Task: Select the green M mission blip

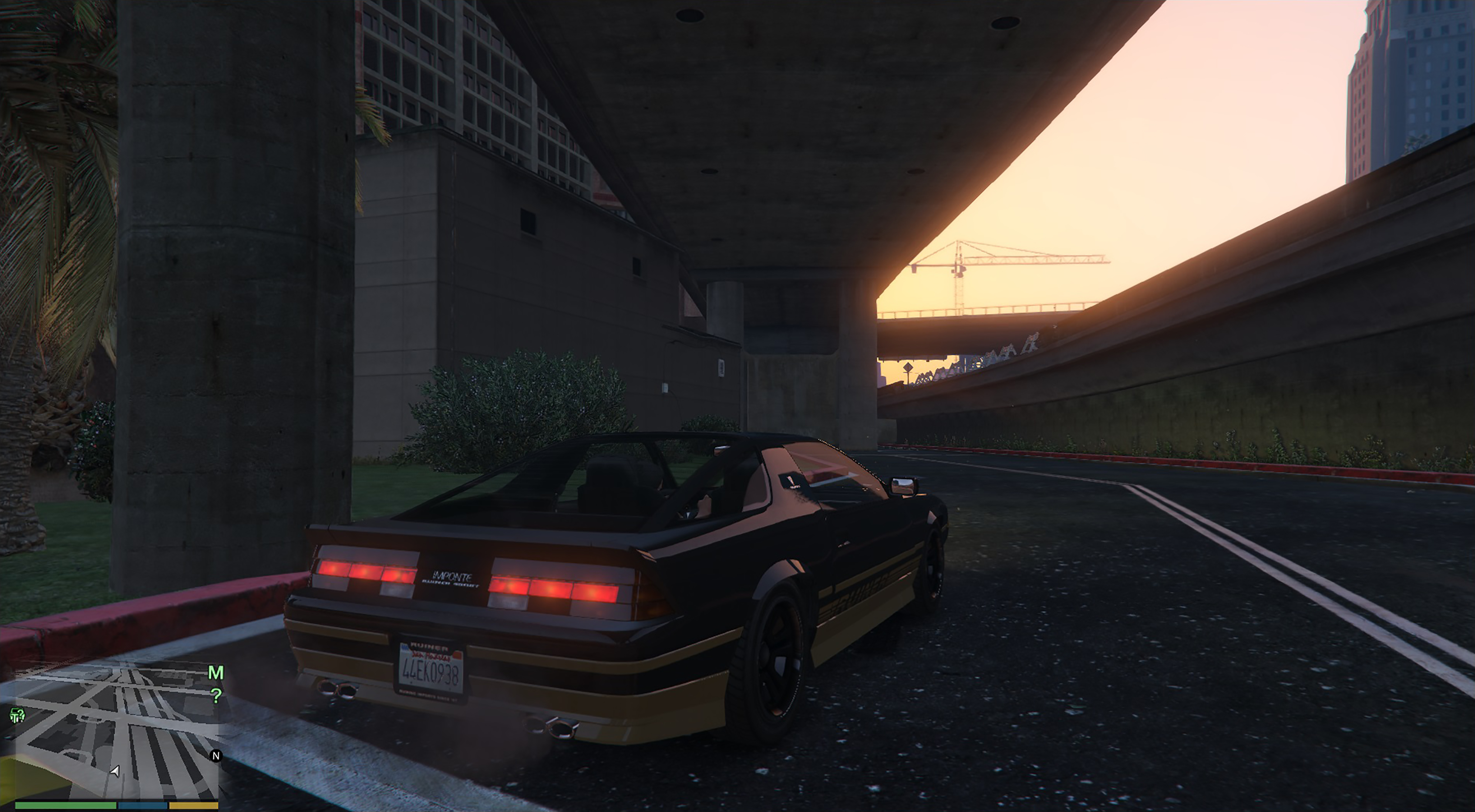Action: (x=215, y=673)
